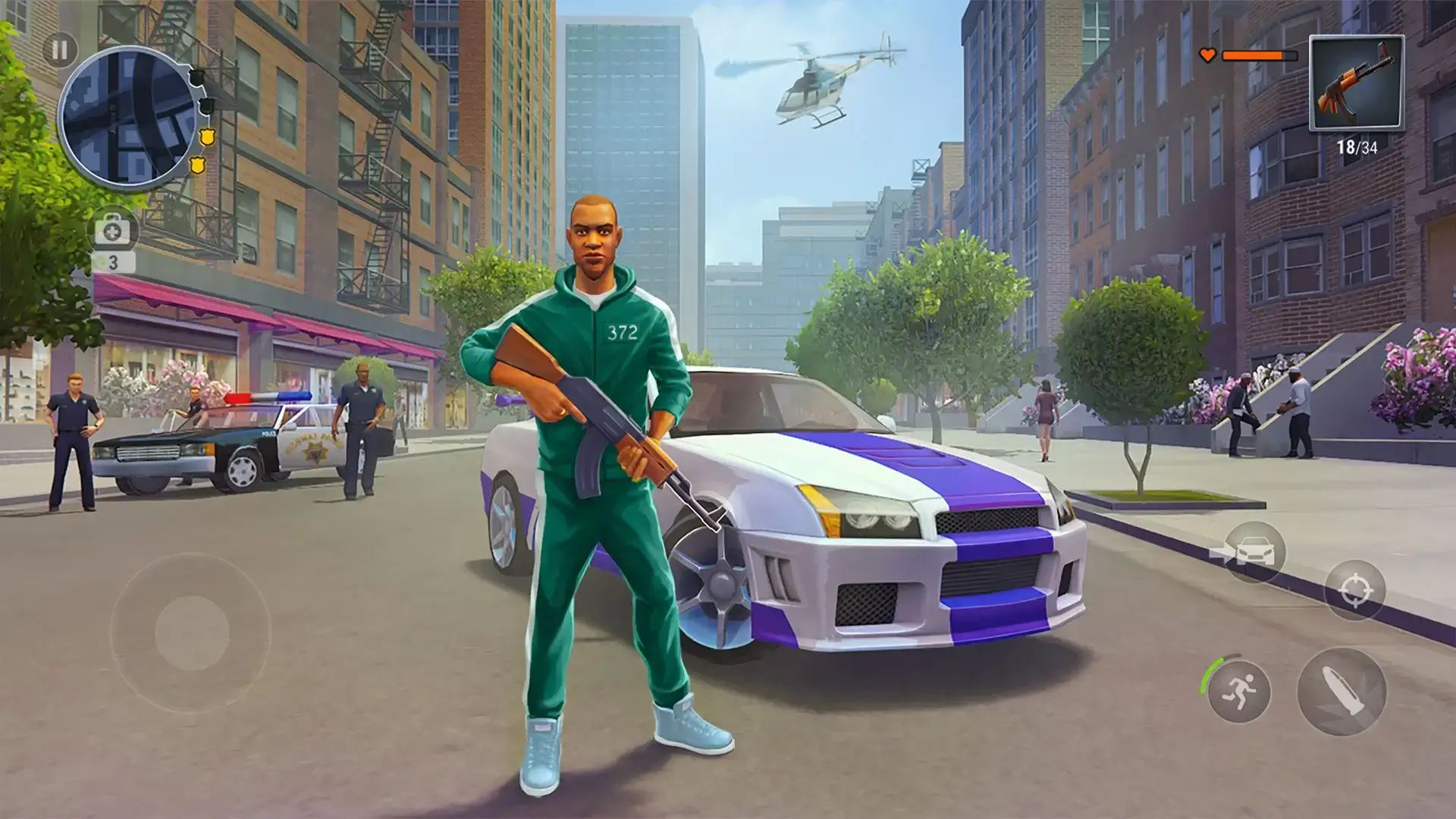Tap the 18/34 ammo counter

pos(1357,146)
